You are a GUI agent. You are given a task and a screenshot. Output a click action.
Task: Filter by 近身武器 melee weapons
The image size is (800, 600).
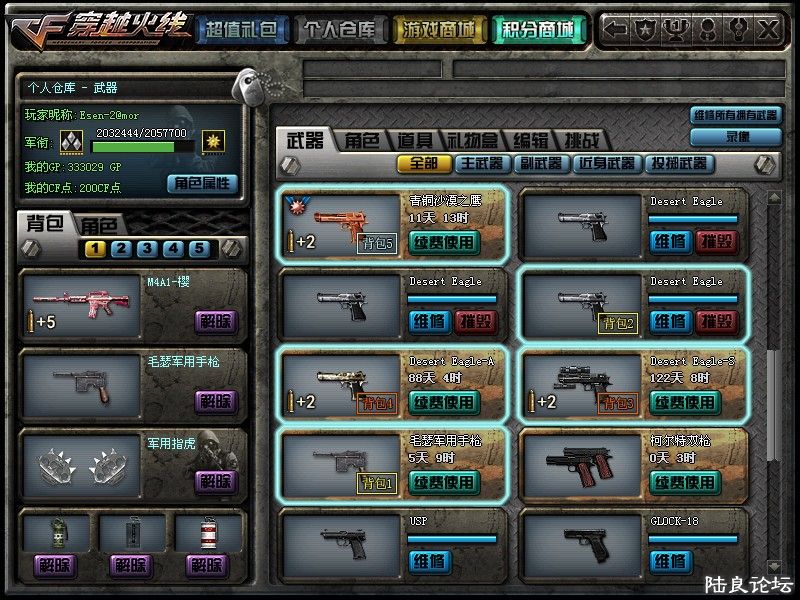pyautogui.click(x=605, y=163)
